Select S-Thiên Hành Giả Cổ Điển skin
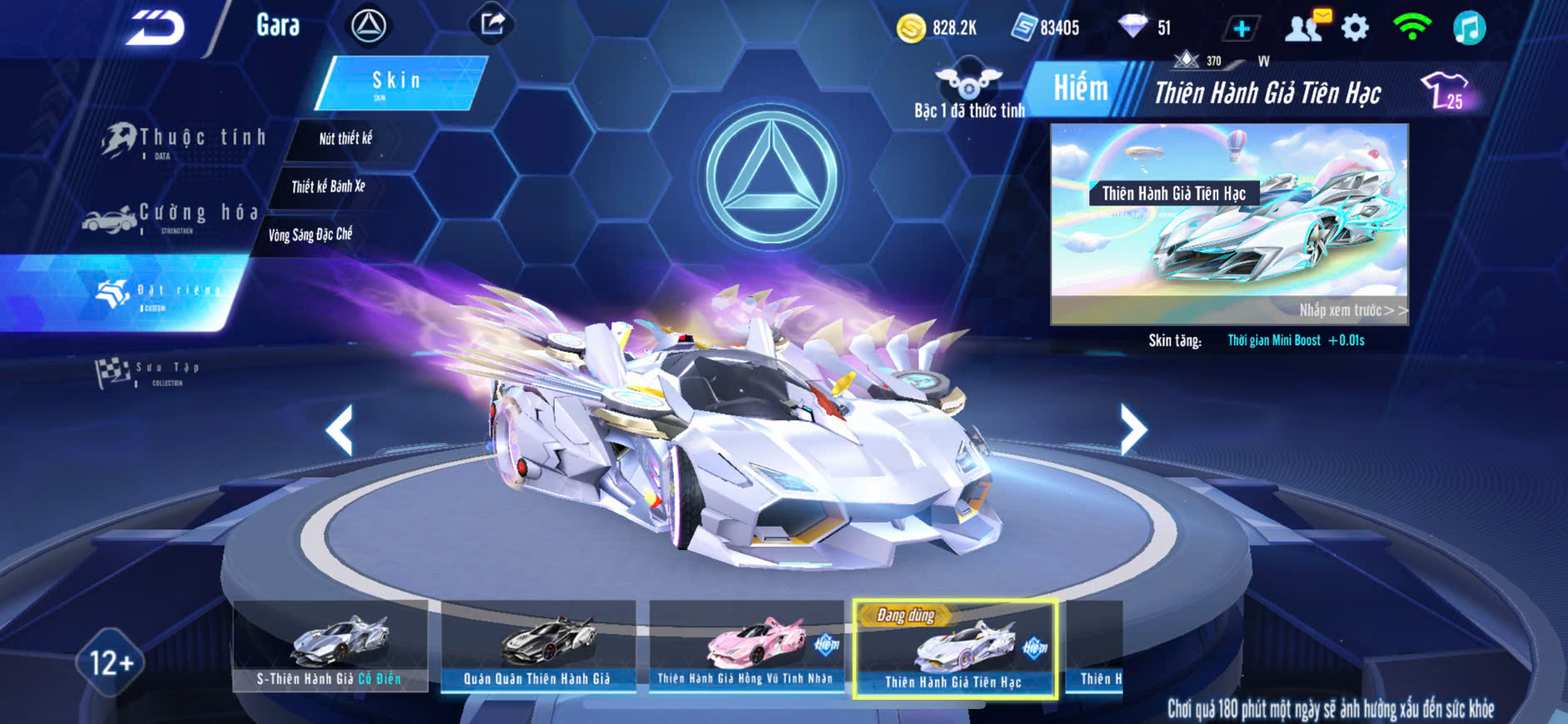 (330, 646)
